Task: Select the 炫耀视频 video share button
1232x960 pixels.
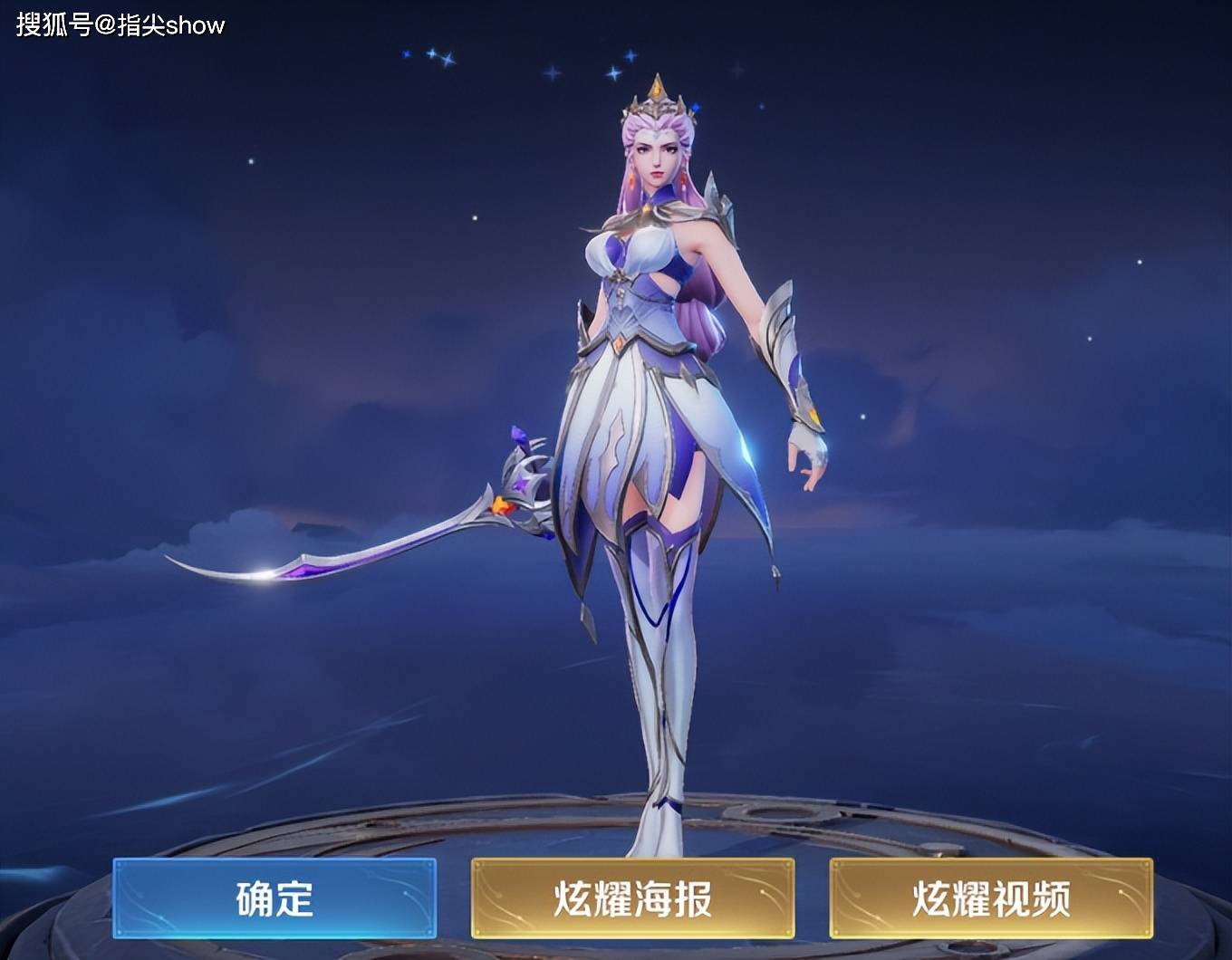Action: 991,898
